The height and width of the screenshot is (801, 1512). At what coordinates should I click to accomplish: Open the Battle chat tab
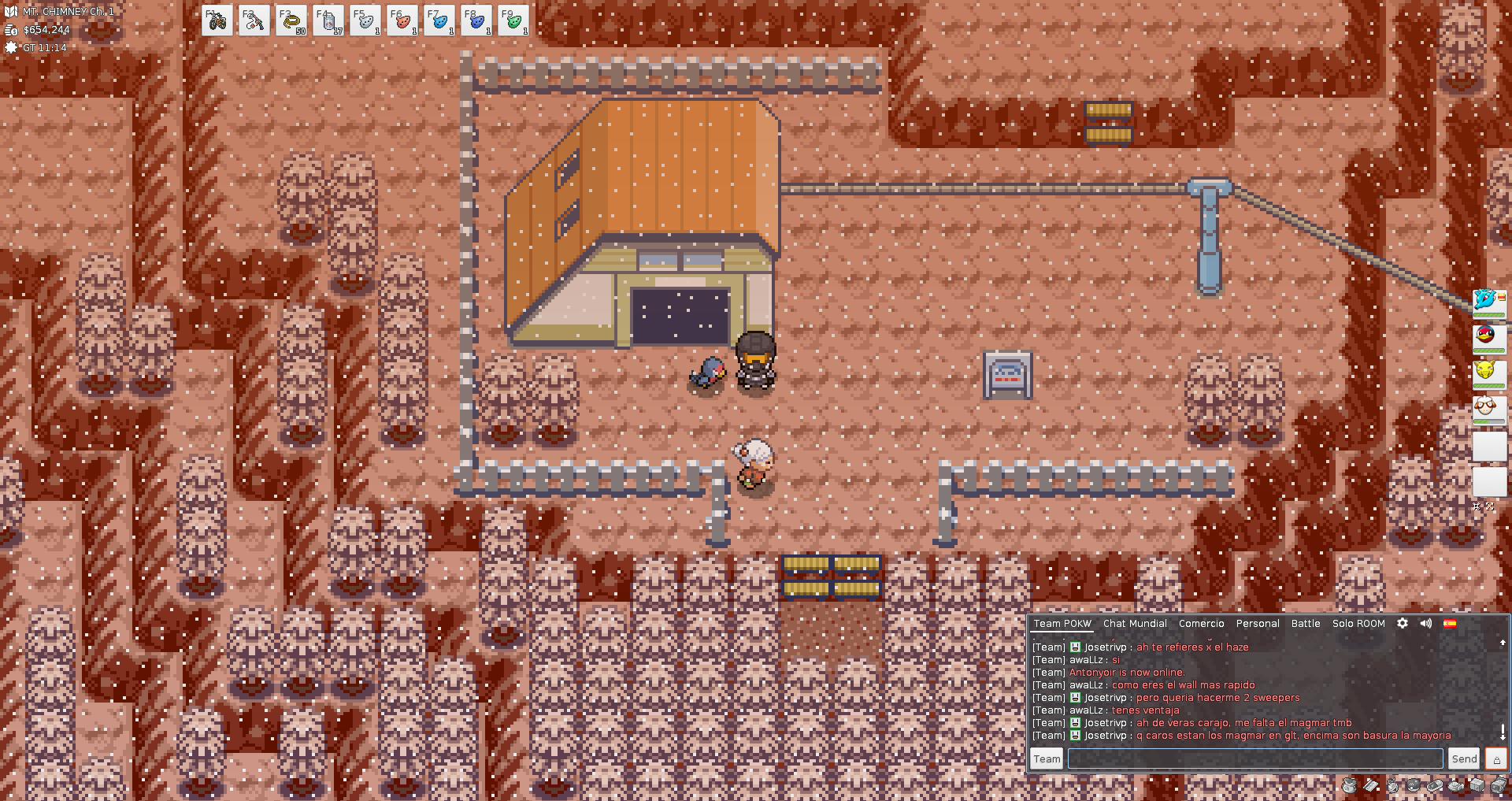pyautogui.click(x=1306, y=623)
